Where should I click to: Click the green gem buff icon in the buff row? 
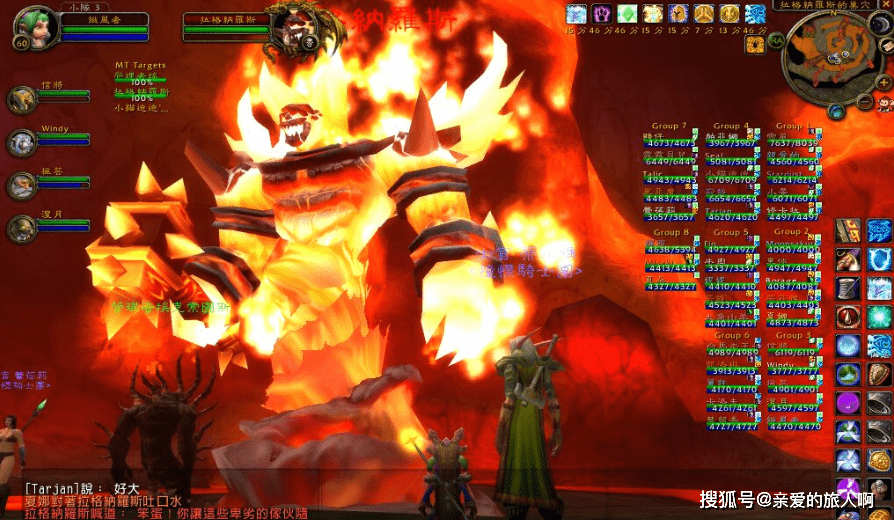click(x=627, y=14)
